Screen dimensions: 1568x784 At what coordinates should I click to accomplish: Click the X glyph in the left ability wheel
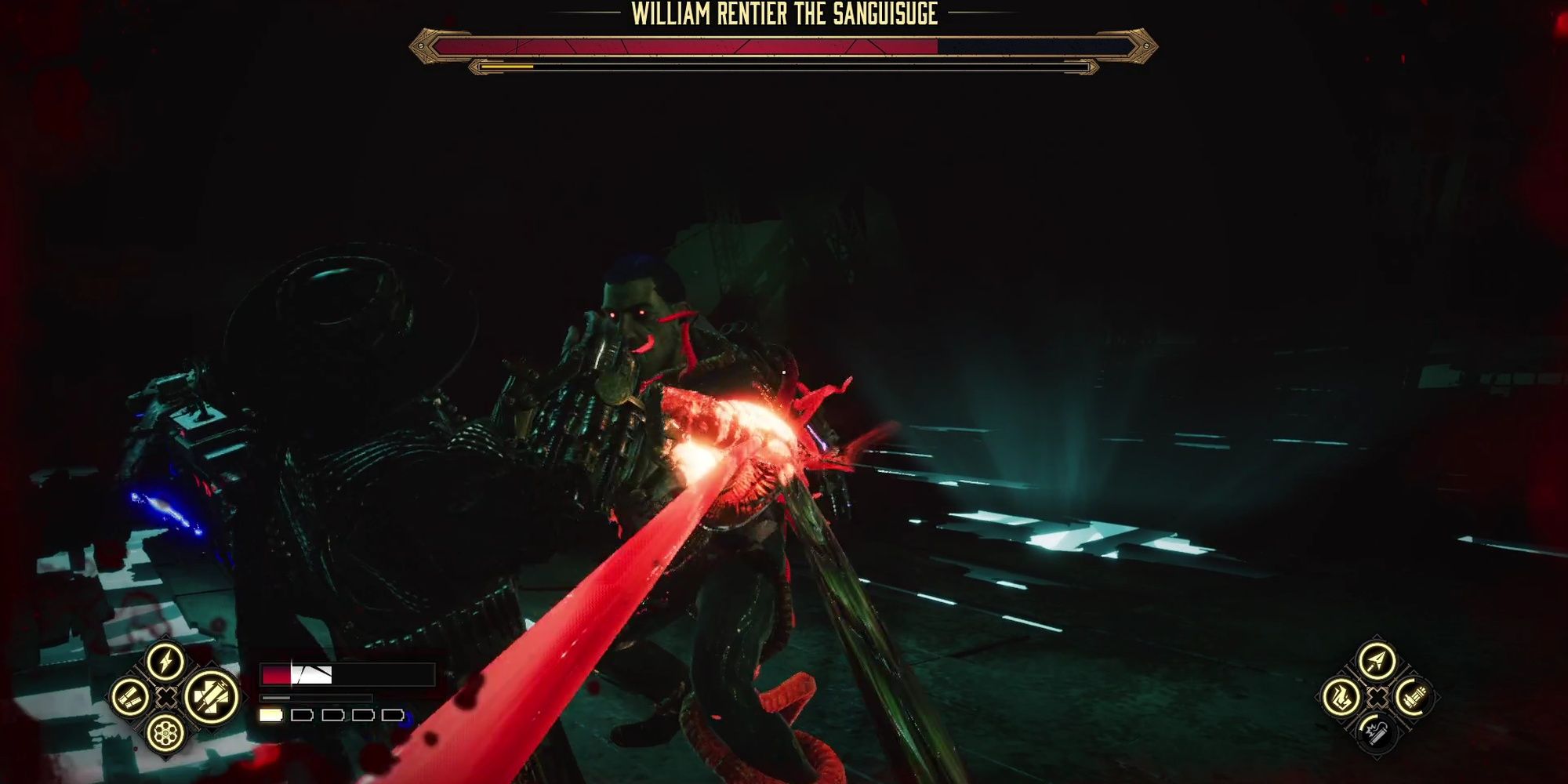click(165, 698)
